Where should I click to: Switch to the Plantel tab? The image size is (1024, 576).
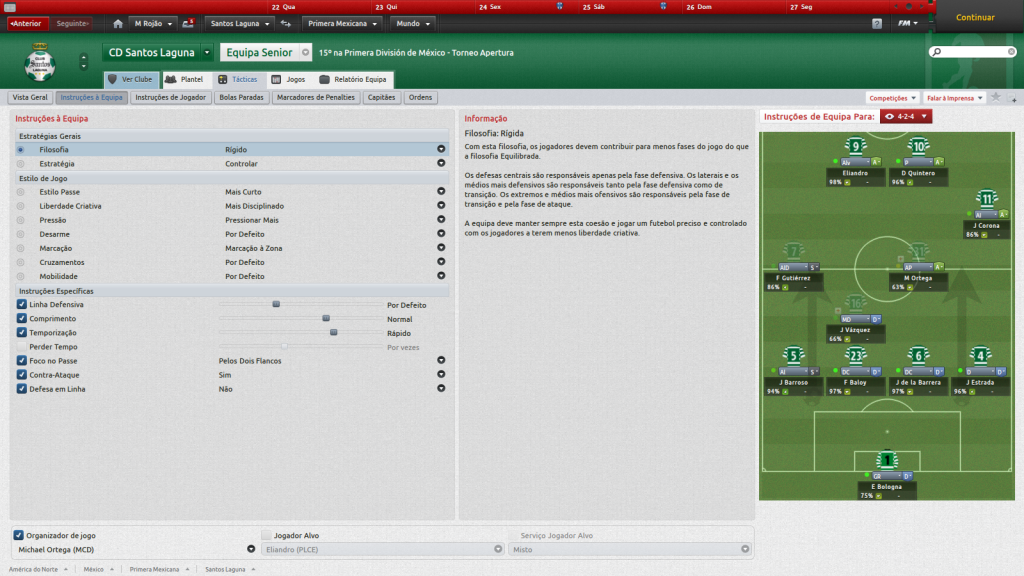point(185,79)
